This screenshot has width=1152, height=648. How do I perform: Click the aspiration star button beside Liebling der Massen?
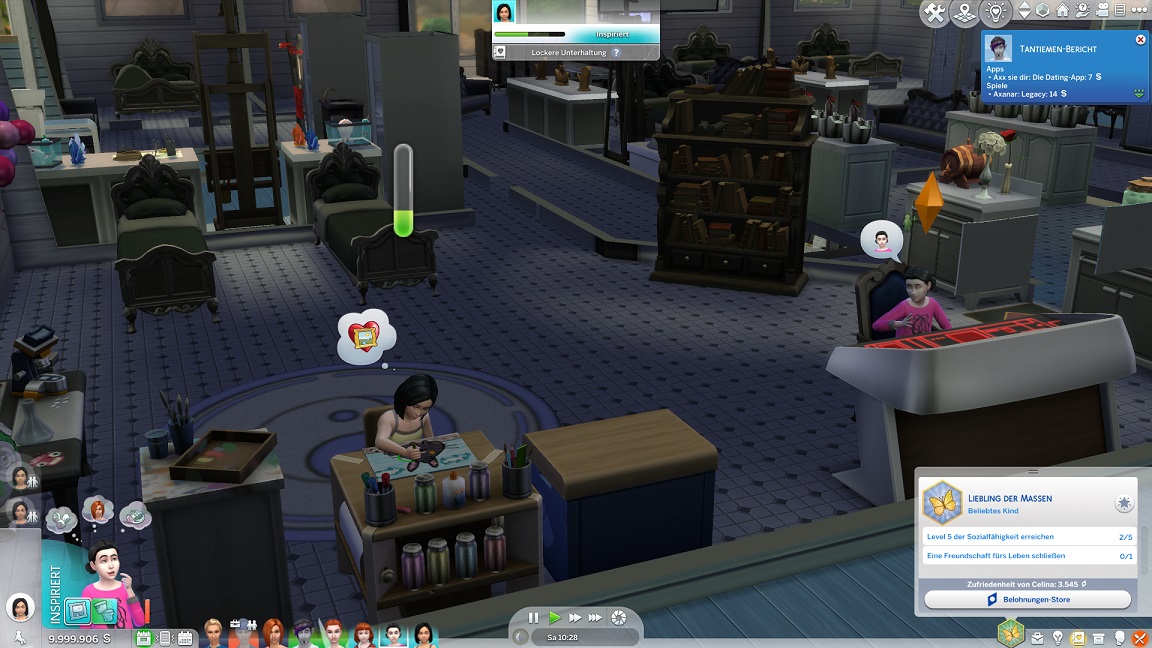(1124, 503)
